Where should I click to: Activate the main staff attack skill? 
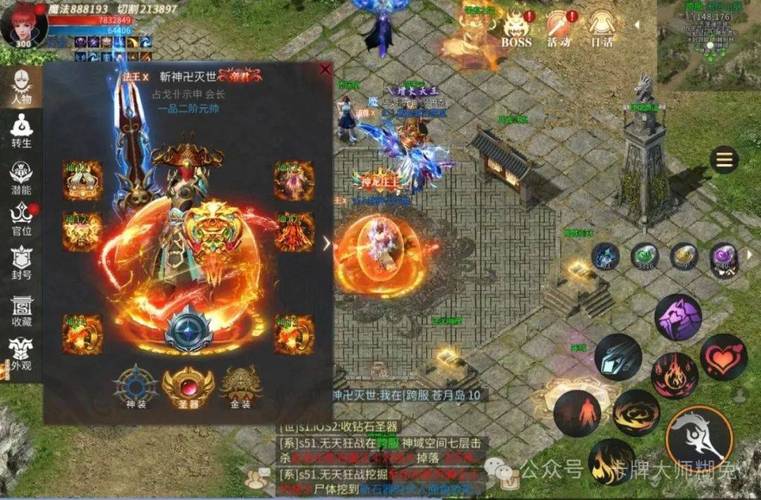pyautogui.click(x=699, y=437)
